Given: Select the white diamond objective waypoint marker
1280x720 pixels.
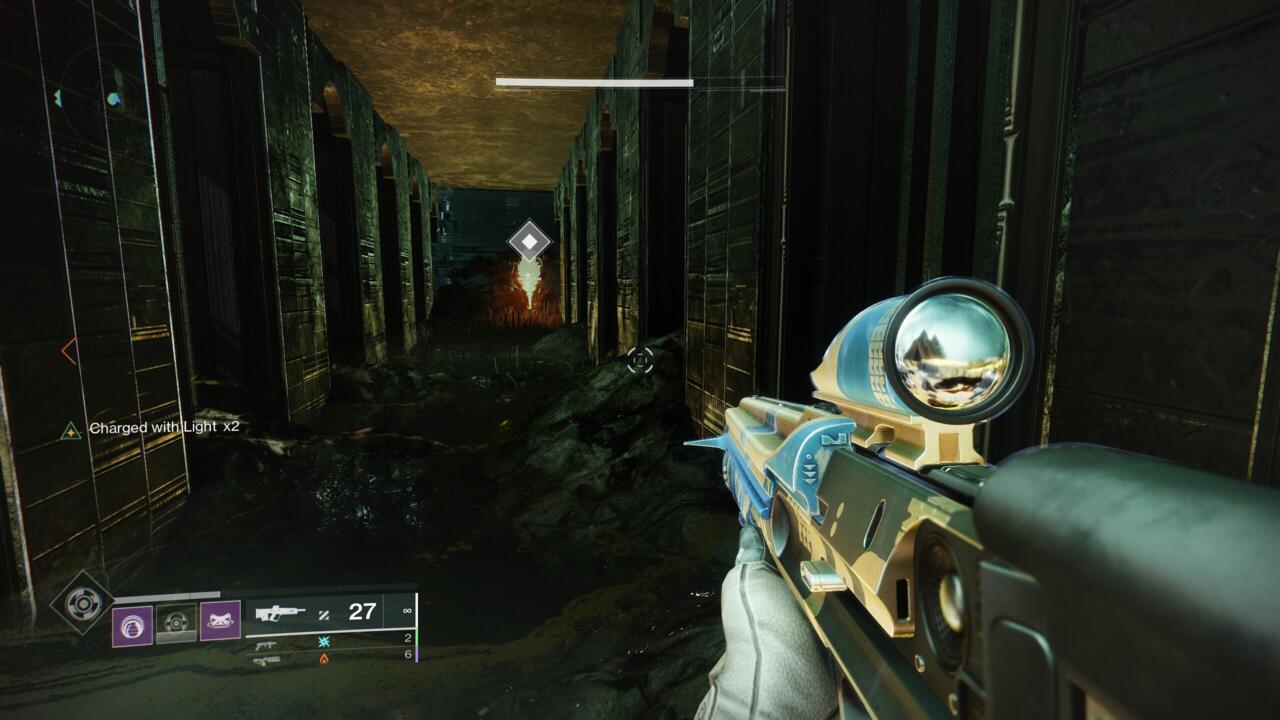Looking at the screenshot, I should pos(529,241).
